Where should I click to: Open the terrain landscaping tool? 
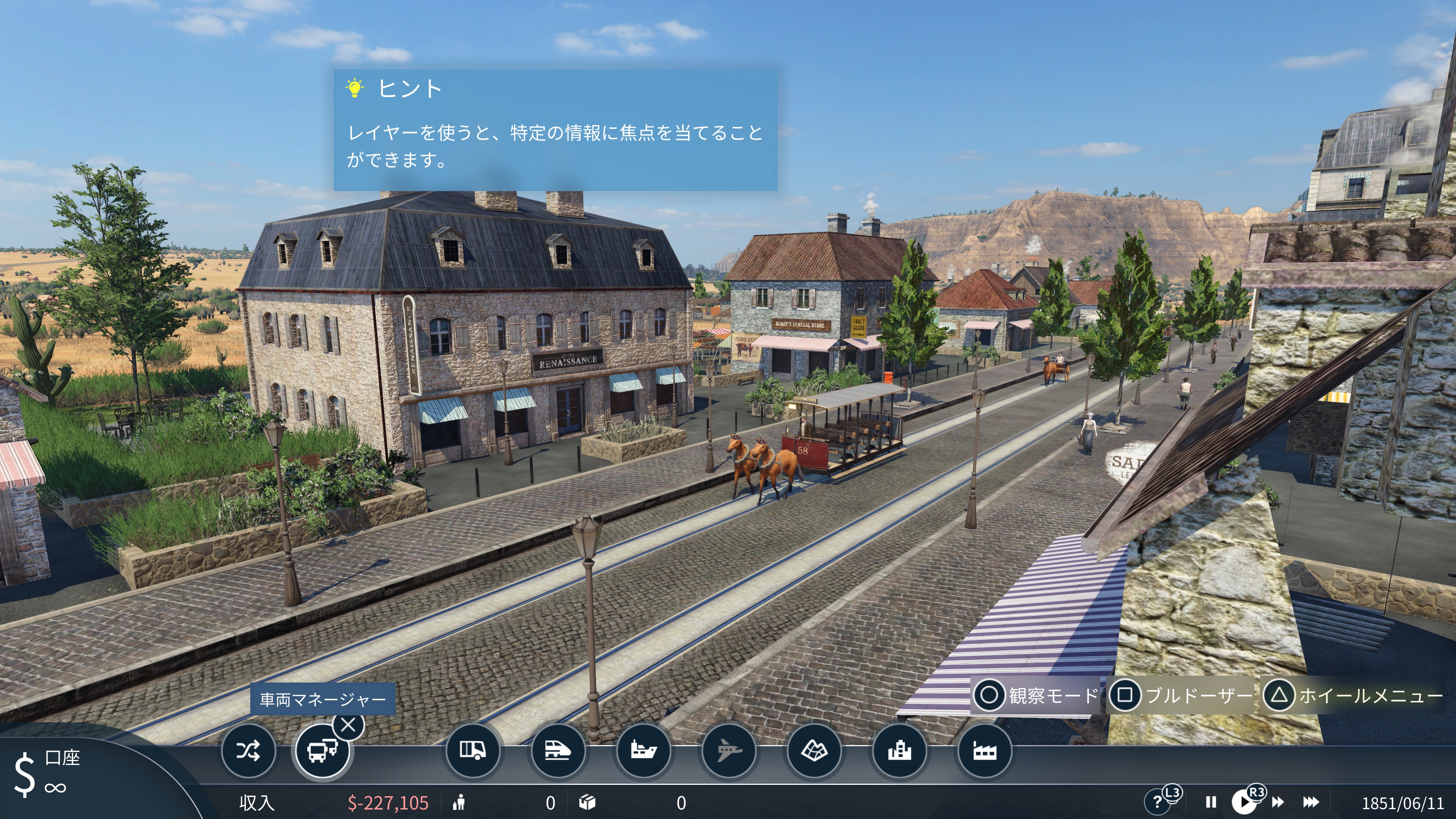814,751
